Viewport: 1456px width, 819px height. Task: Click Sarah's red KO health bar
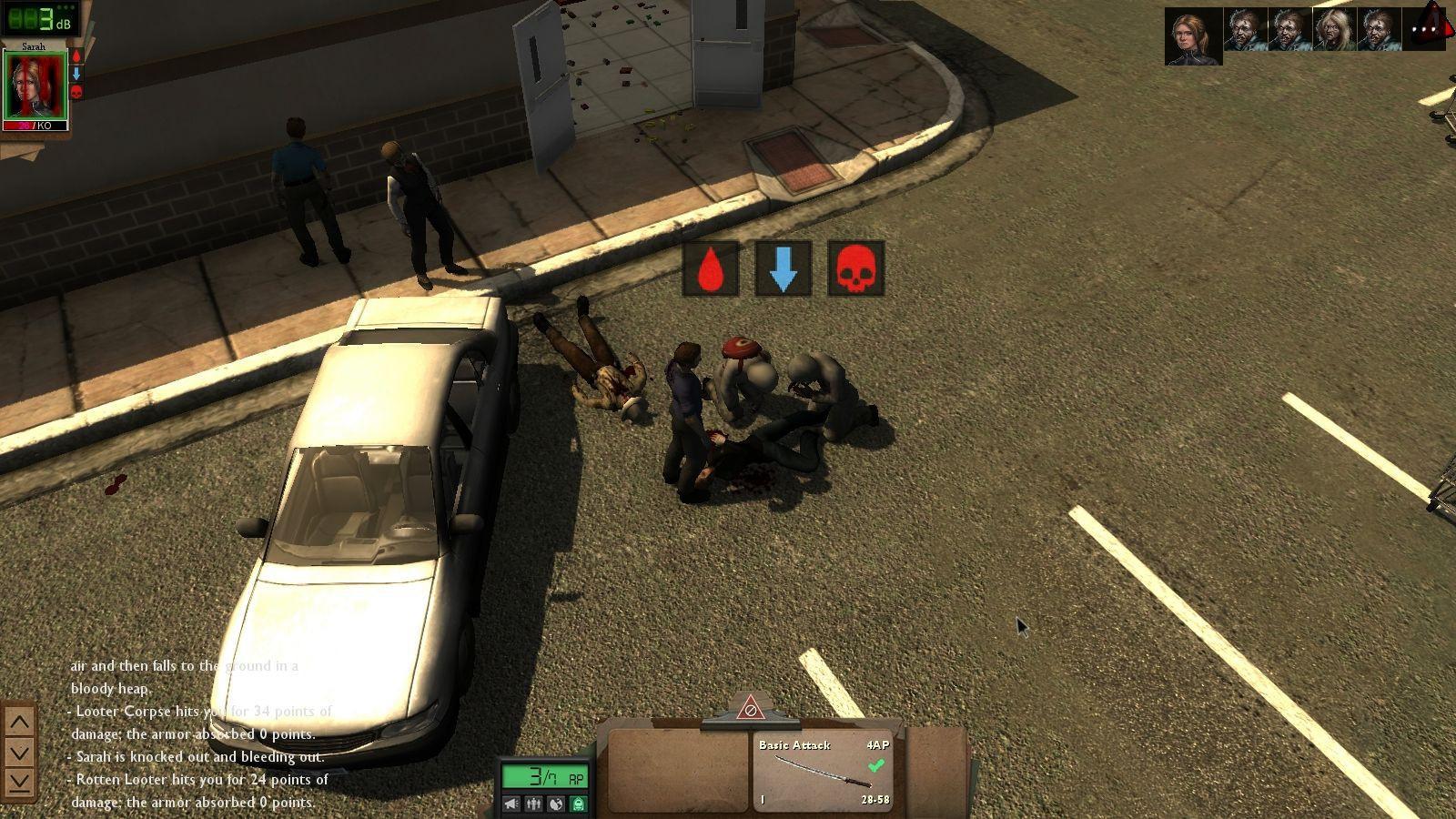[x=35, y=126]
